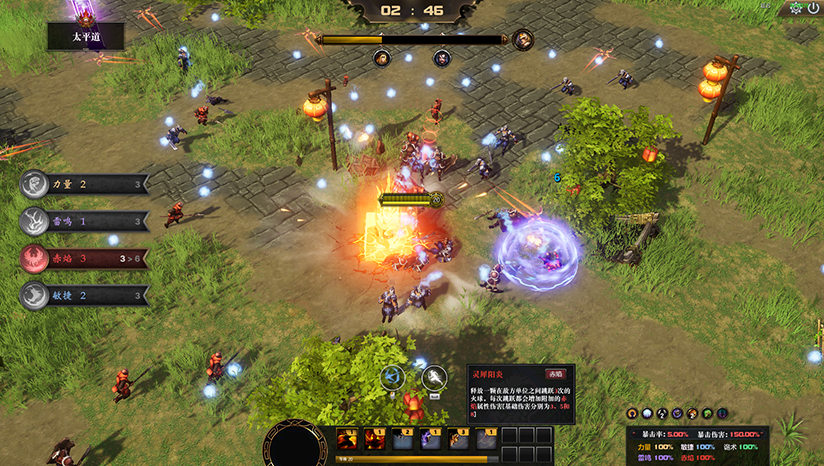Screen dimensions: 824x466
Task: Click the power quit button
Action: coord(813,8)
